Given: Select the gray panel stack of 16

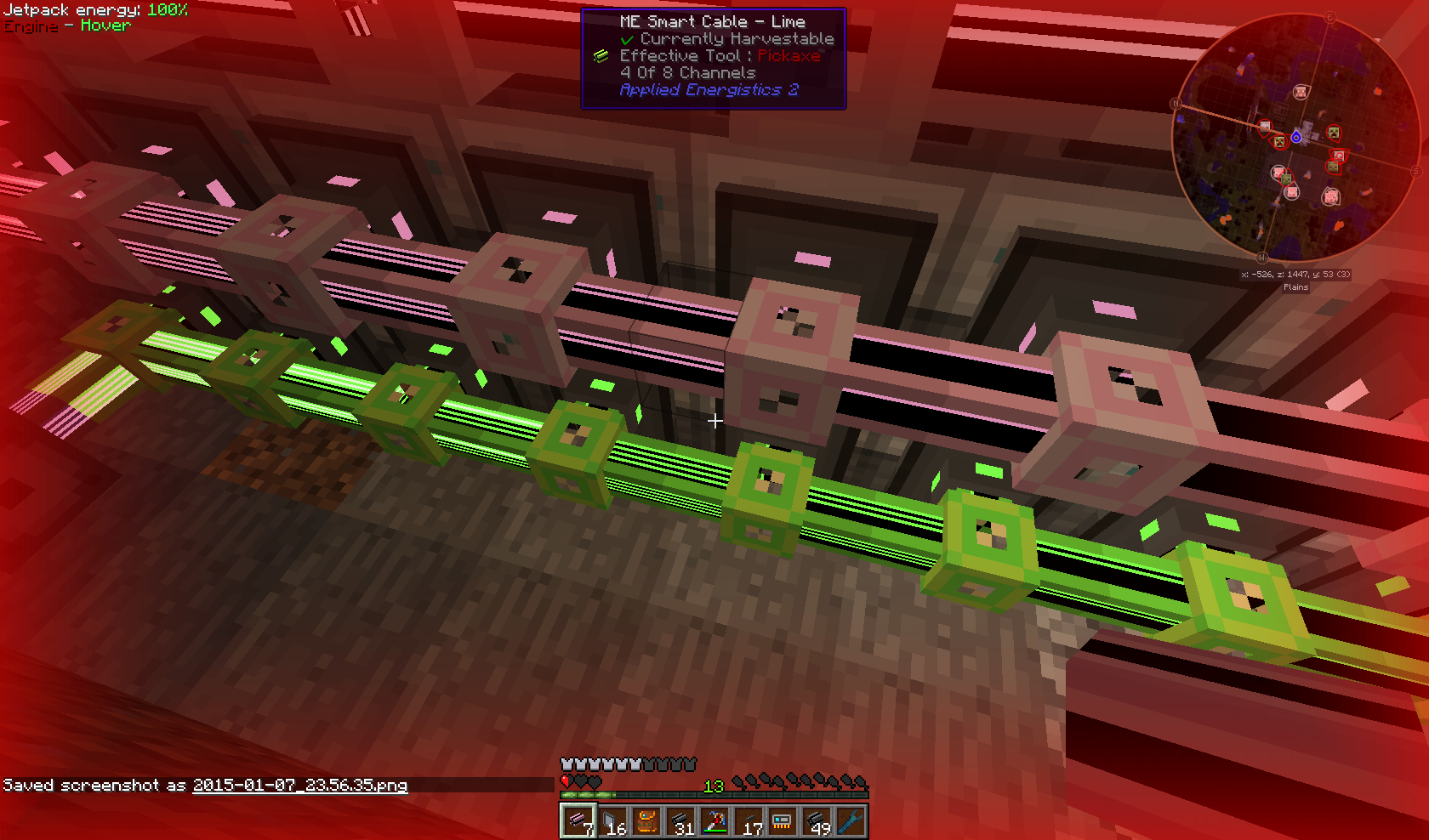Looking at the screenshot, I should (x=612, y=821).
